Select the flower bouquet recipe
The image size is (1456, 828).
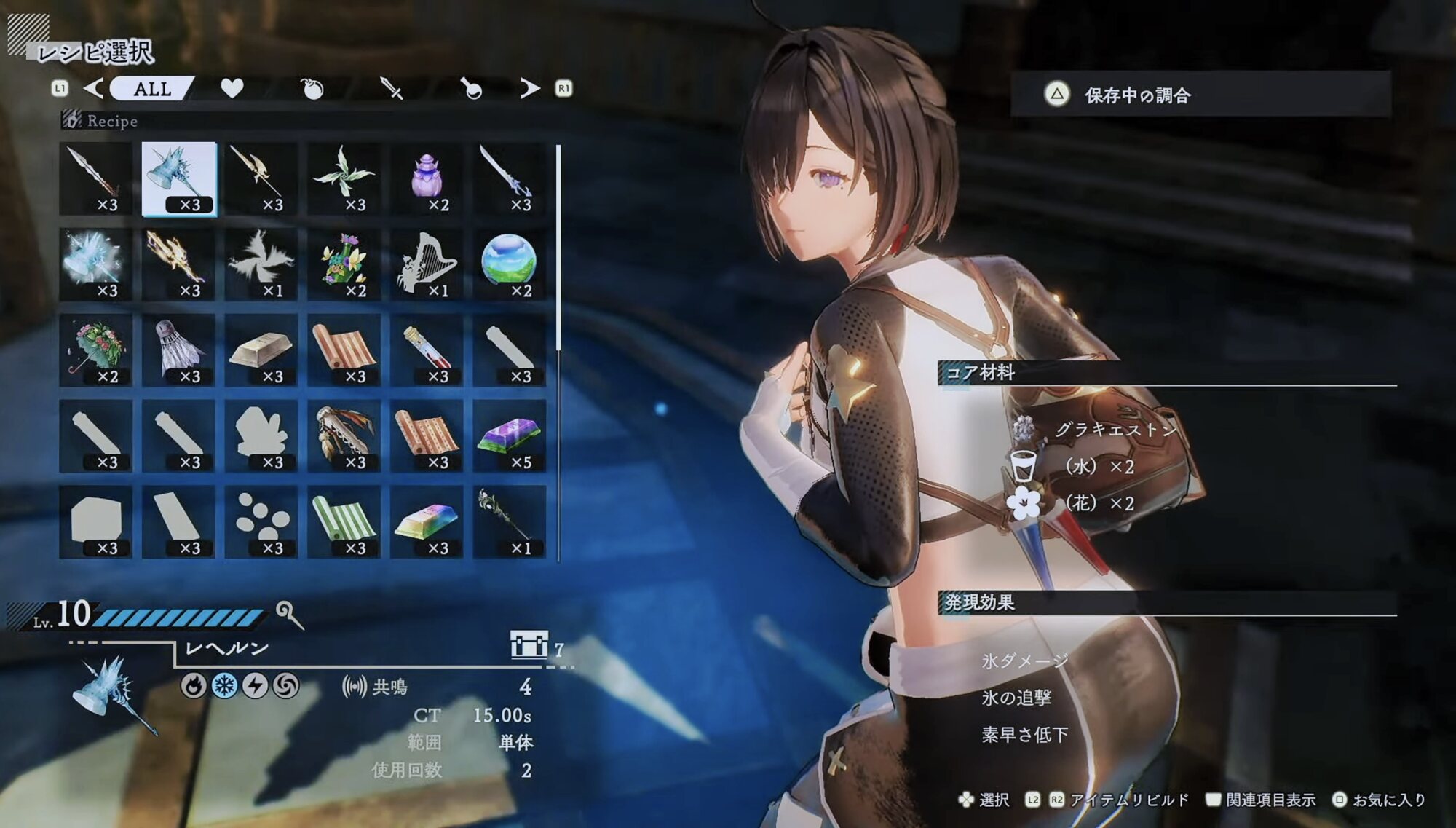344,264
